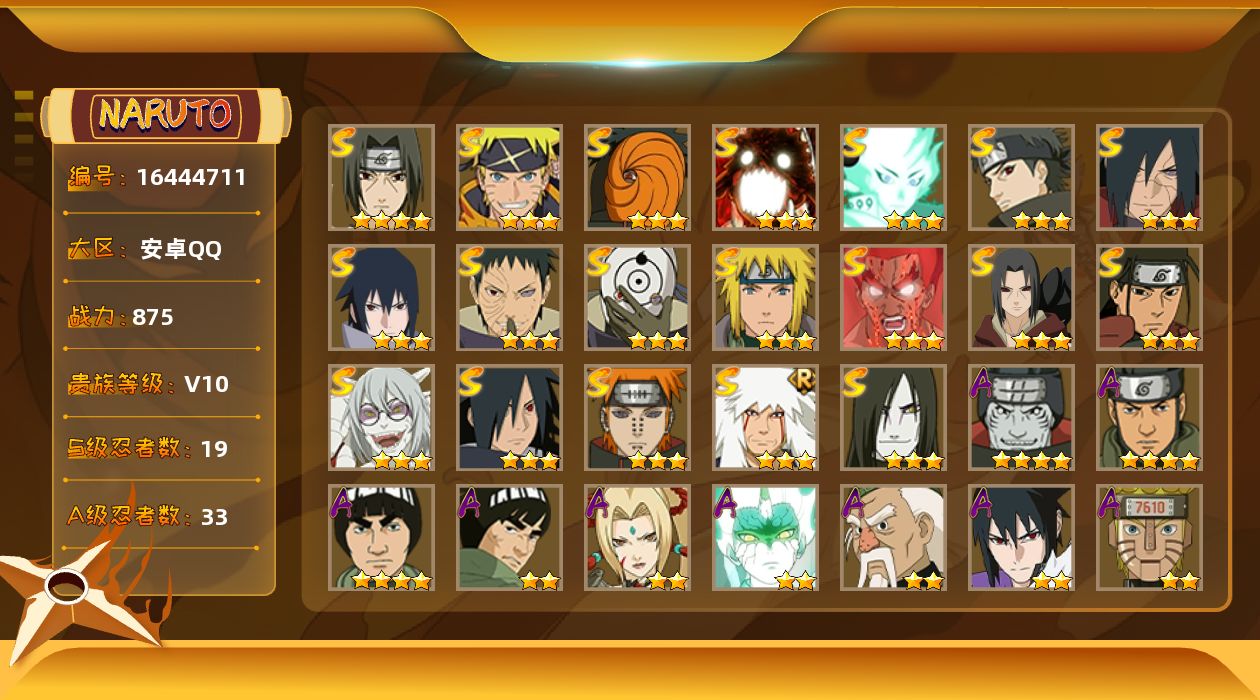The height and width of the screenshot is (700, 1260).
Task: Select the Minato Namikaze portrait
Action: tap(765, 297)
